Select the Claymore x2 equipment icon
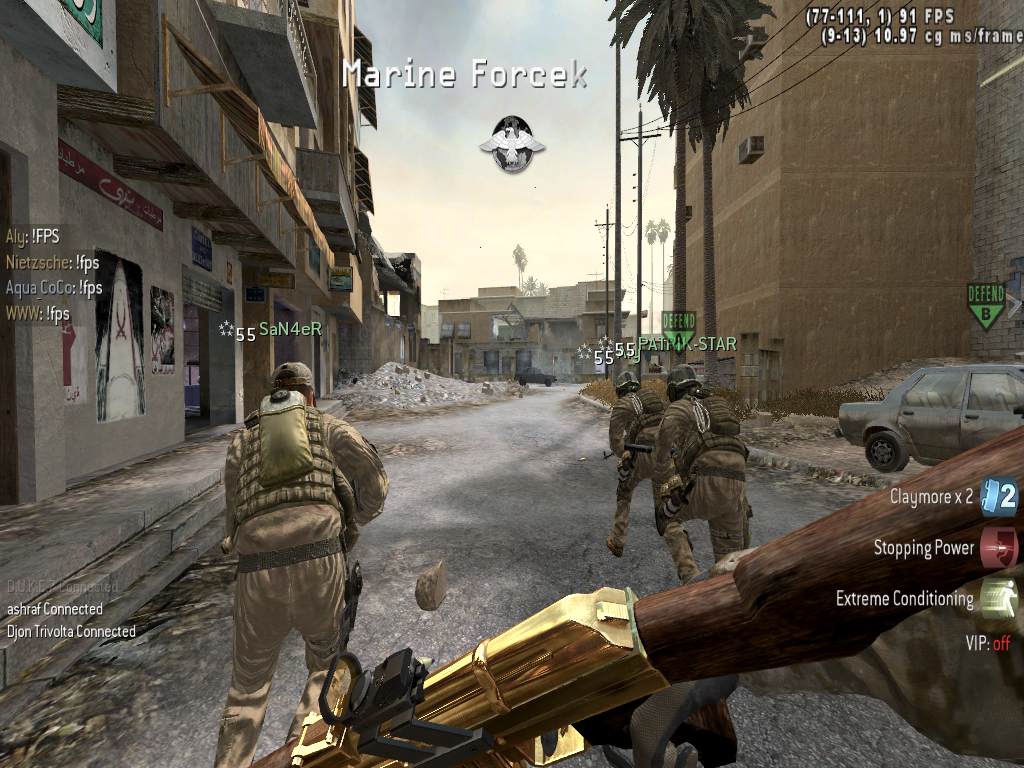The height and width of the screenshot is (768, 1024). click(998, 496)
